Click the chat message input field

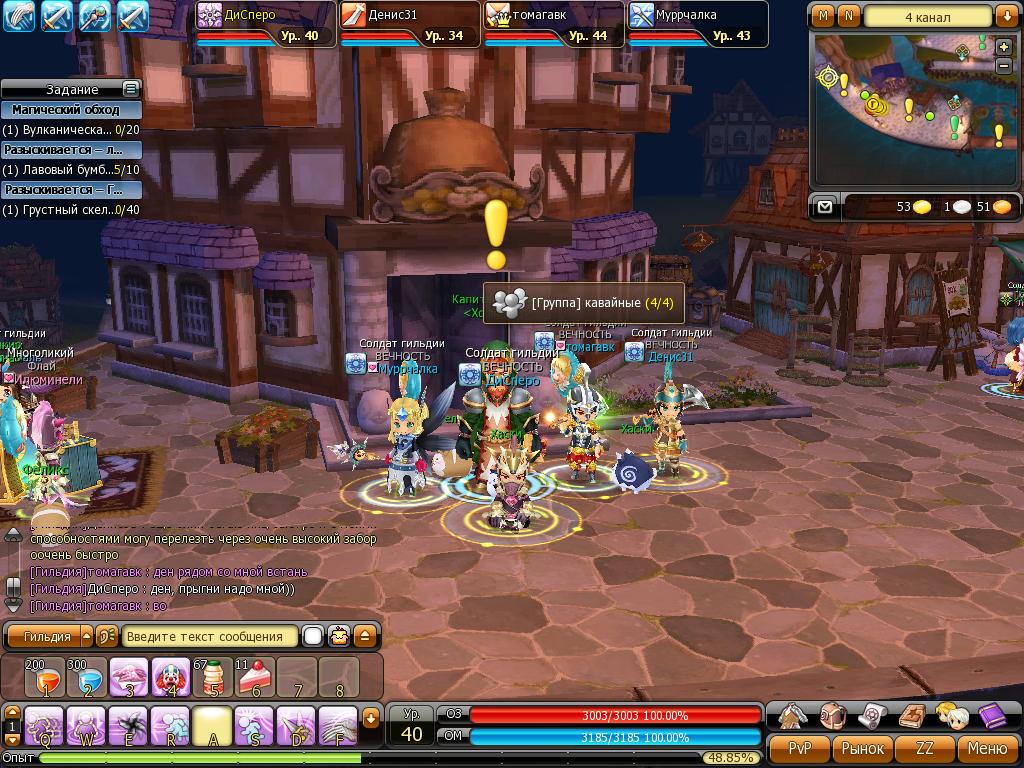pos(210,636)
